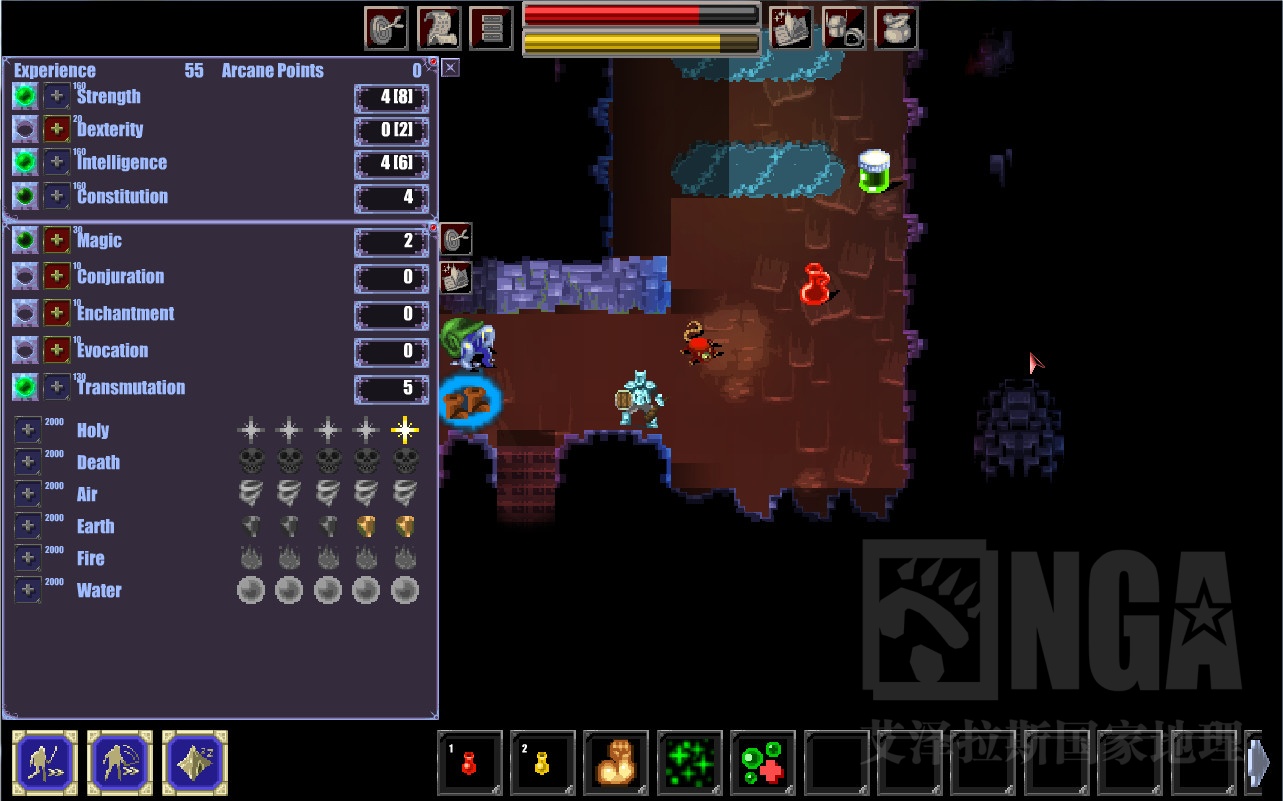
Task: Select the yellow potion in slot 2
Action: [543, 763]
